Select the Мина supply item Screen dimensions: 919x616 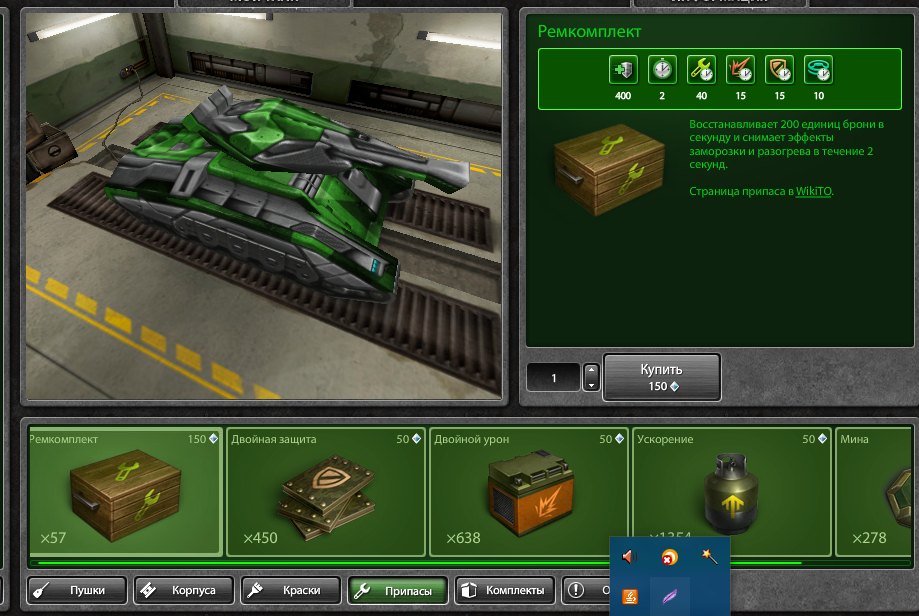(x=877, y=491)
